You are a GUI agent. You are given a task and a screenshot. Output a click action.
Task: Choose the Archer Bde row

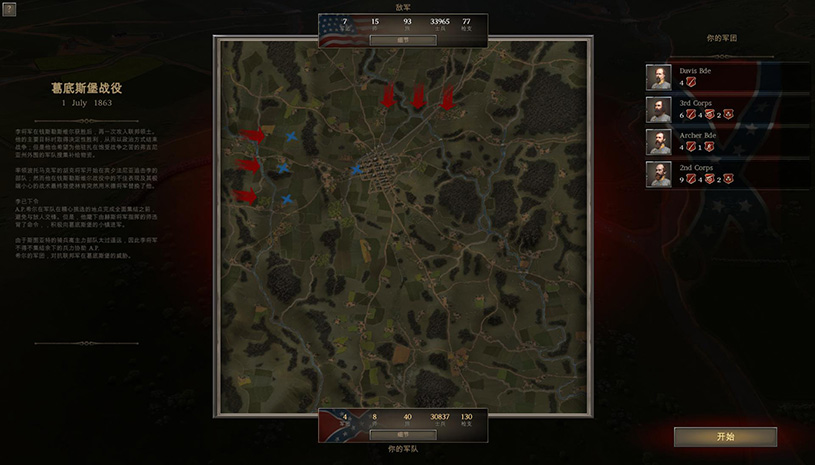click(726, 141)
